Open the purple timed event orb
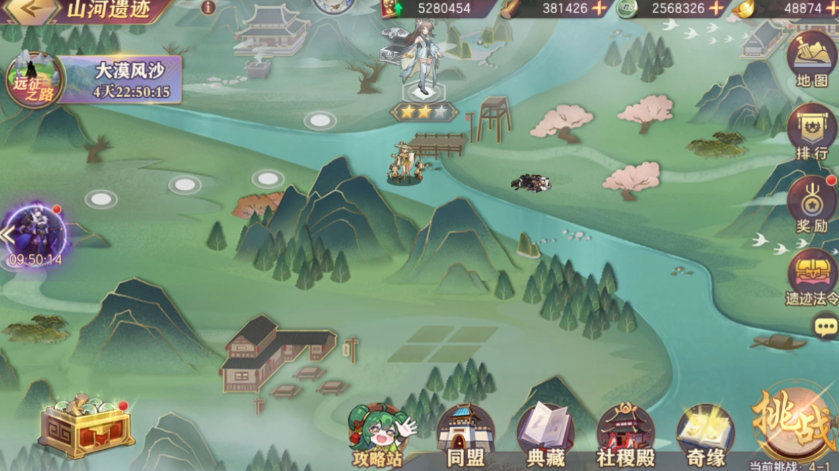Viewport: 839px width, 471px height. (35, 233)
